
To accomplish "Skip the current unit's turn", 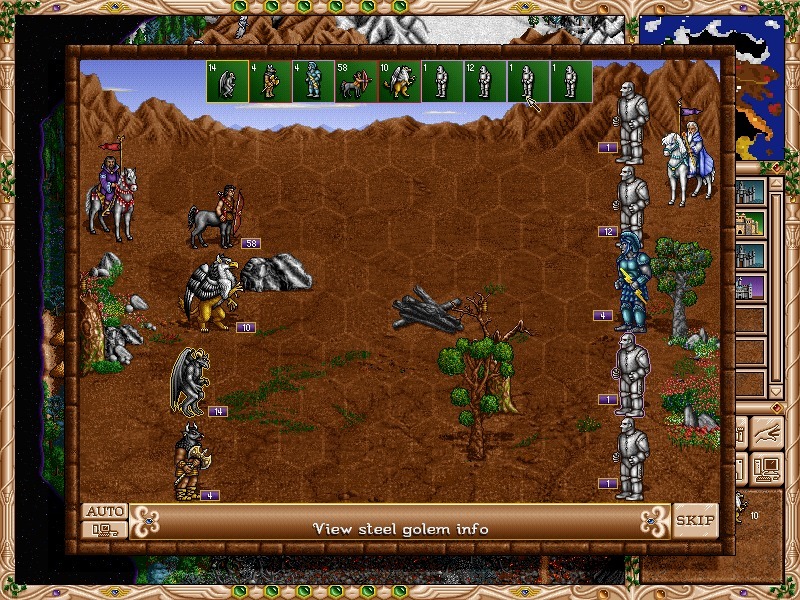I will pos(695,520).
